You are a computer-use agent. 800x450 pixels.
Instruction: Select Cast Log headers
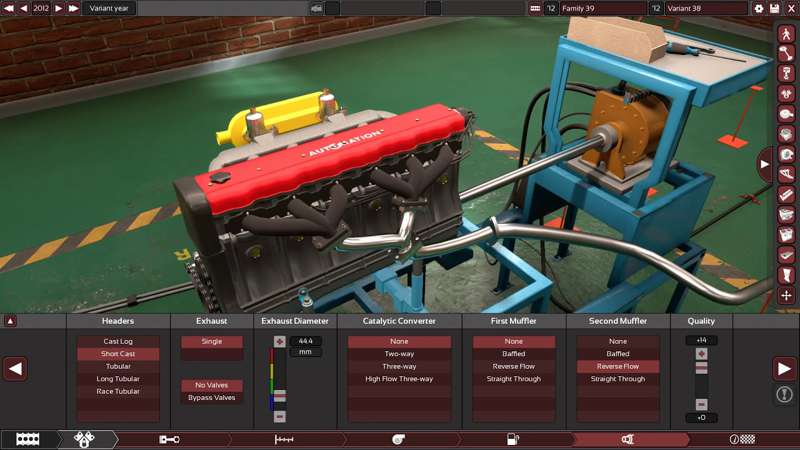click(118, 342)
